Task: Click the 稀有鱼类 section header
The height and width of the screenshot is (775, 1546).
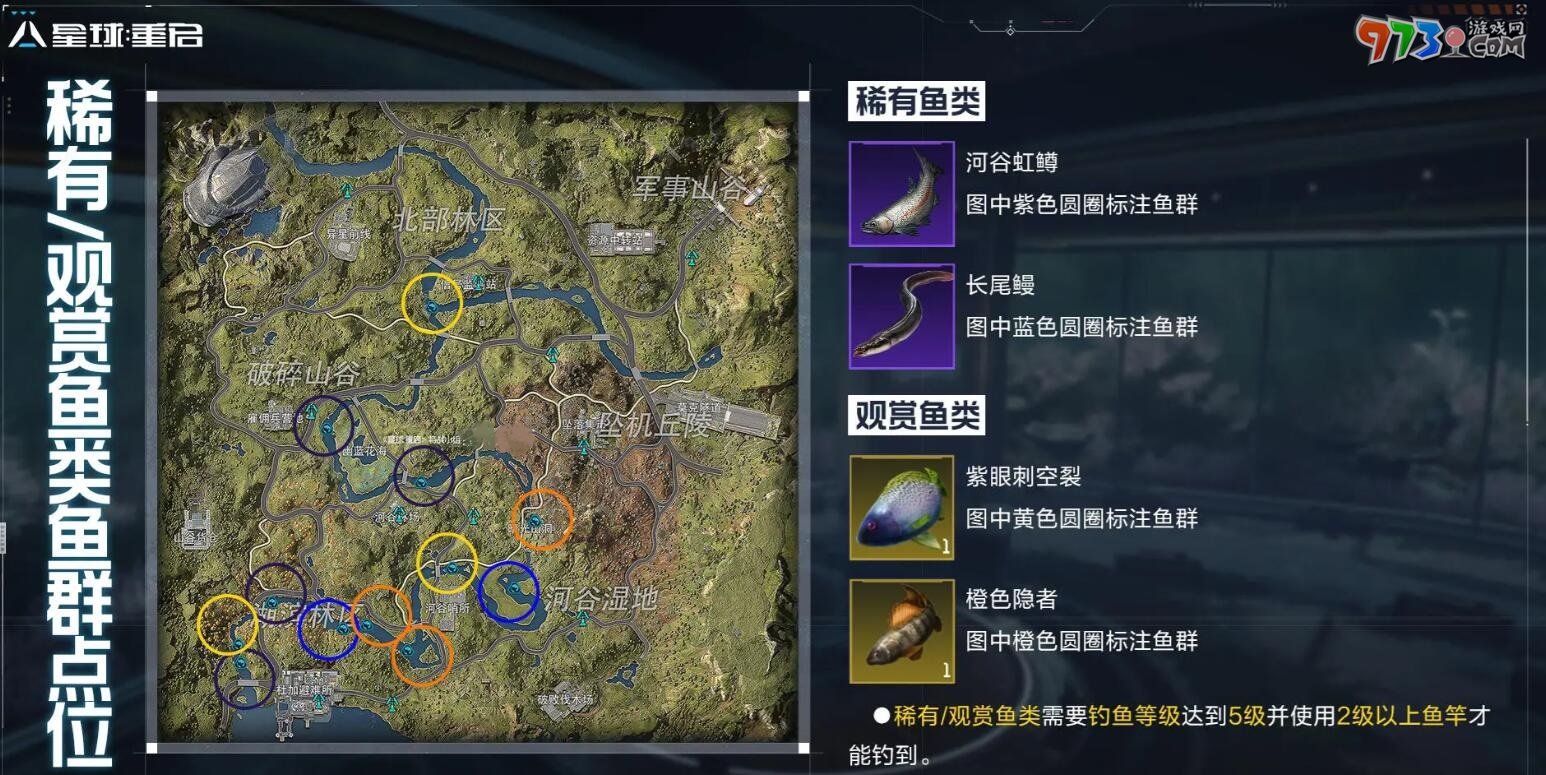Action: coord(916,103)
